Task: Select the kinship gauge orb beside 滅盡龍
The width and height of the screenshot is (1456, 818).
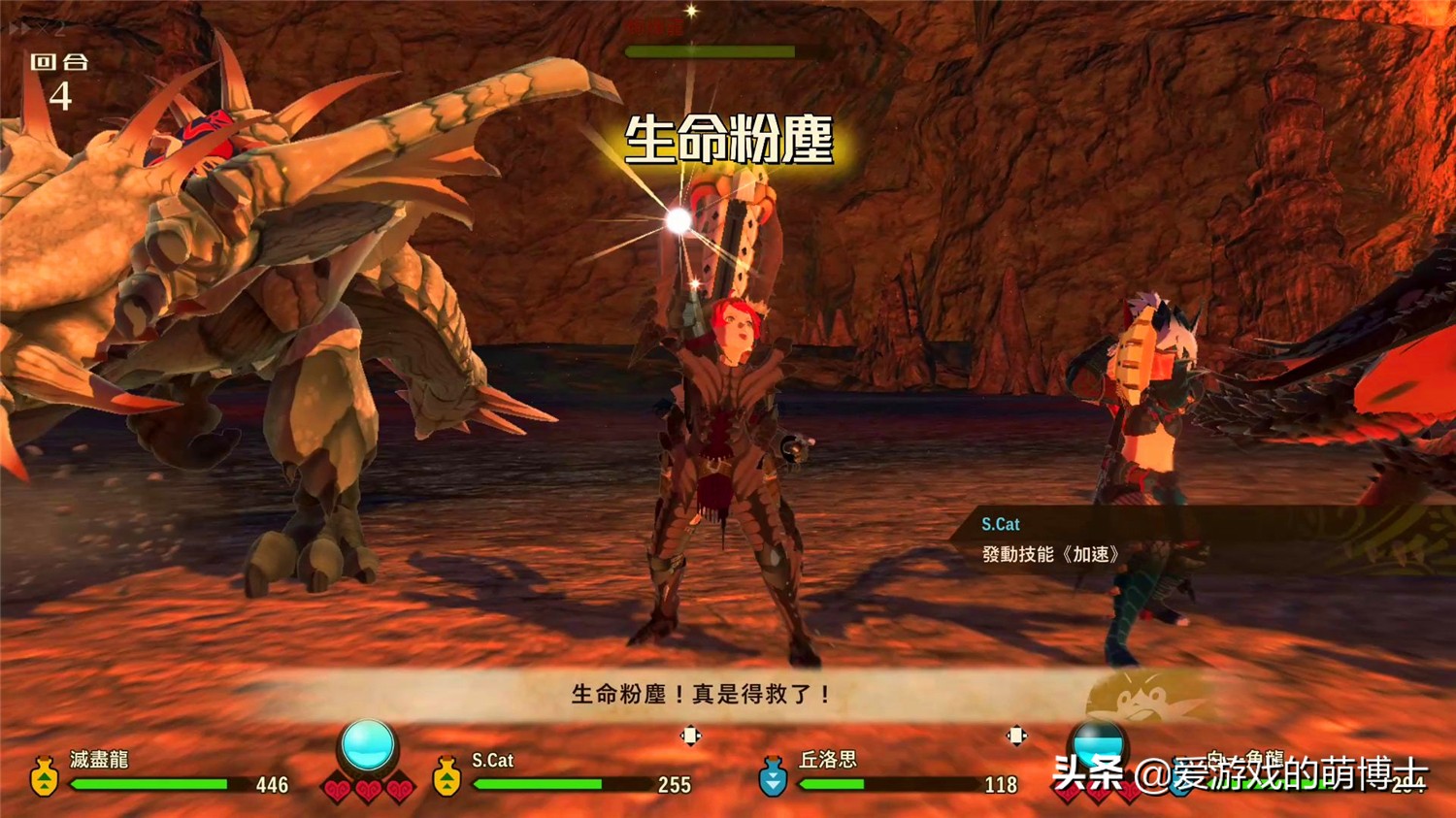Action: [x=368, y=746]
